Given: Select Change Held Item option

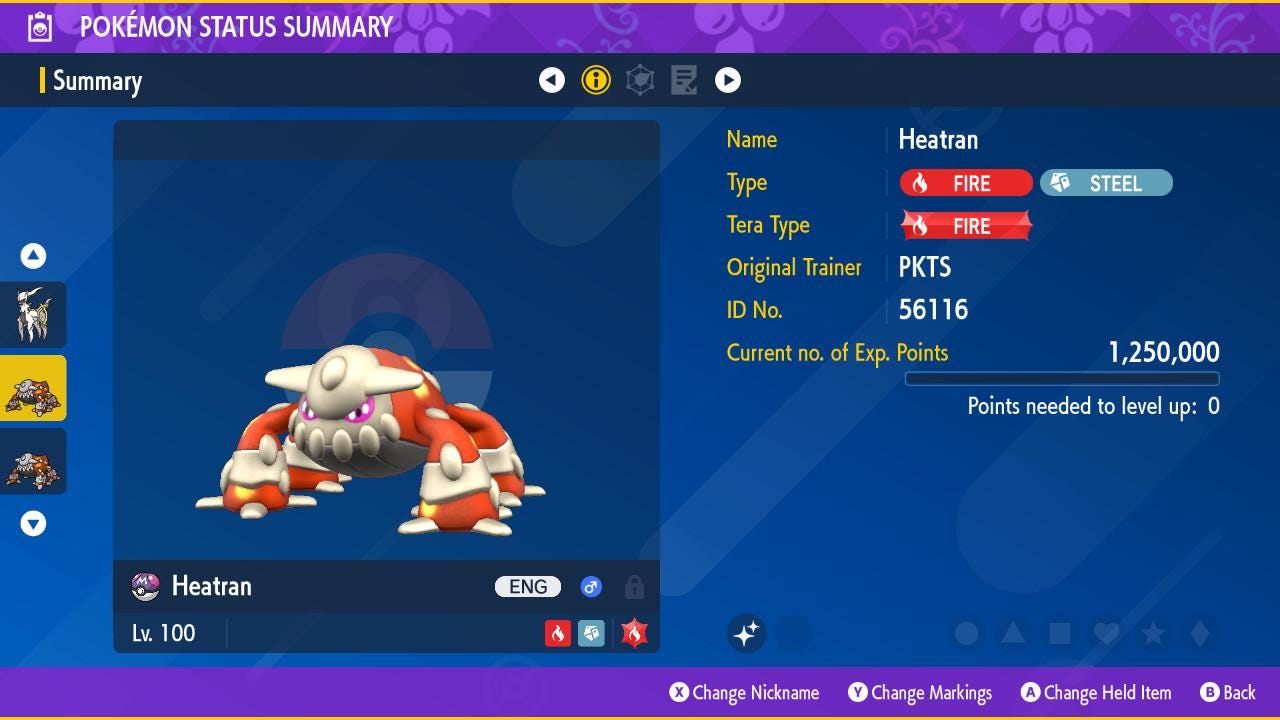Looking at the screenshot, I should coord(1095,693).
